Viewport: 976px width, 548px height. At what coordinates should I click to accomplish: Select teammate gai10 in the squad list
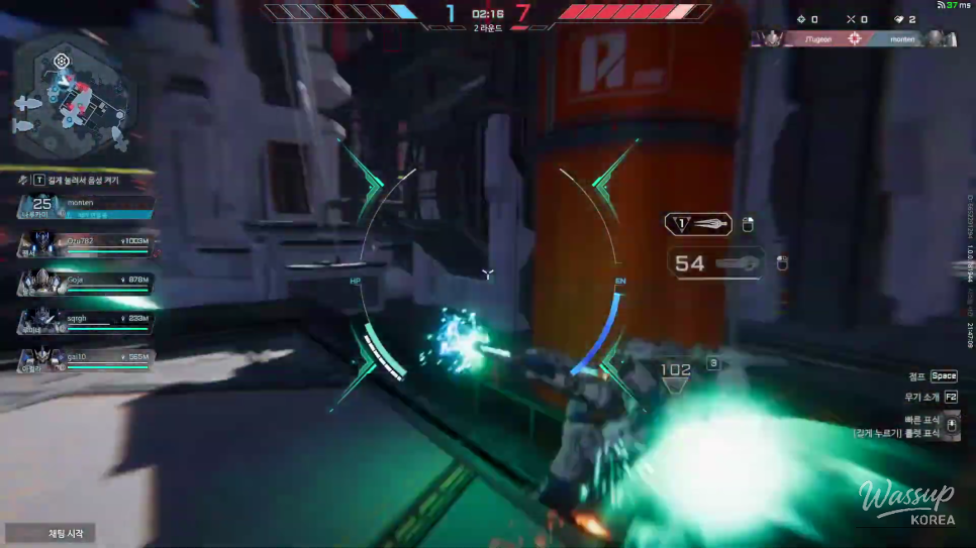(x=84, y=359)
